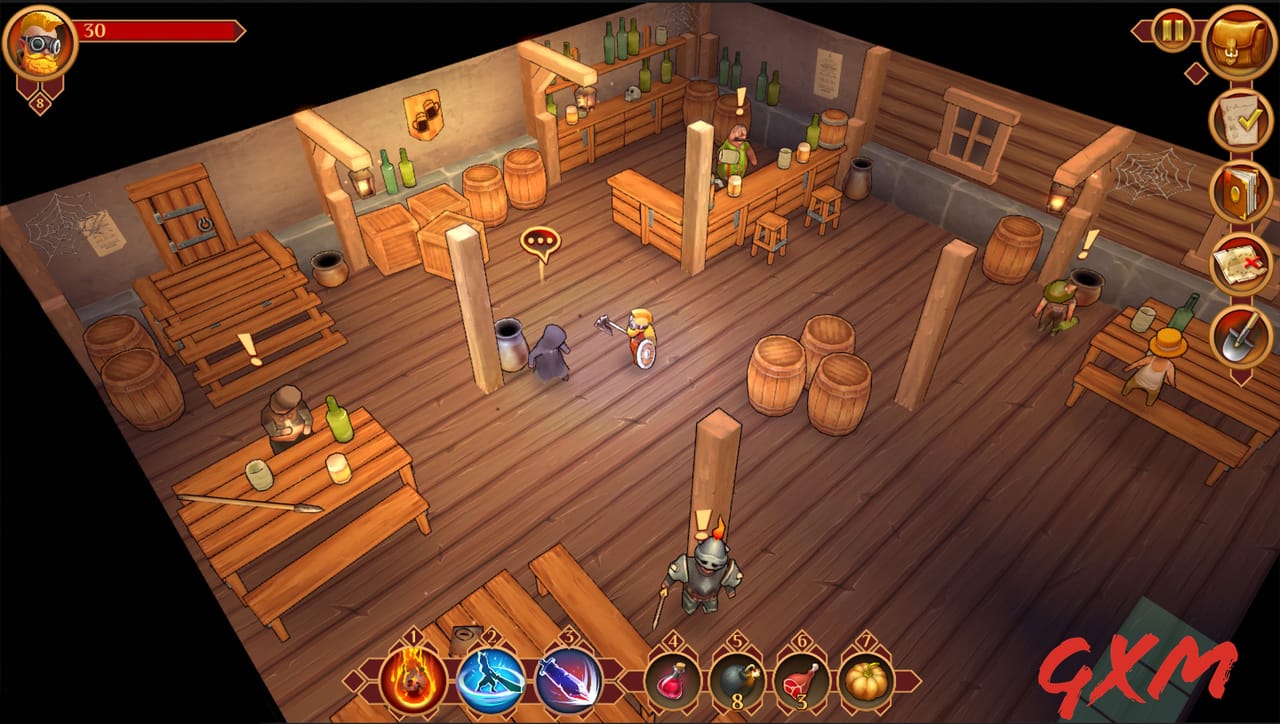Click the knight with the exclamation mark
The width and height of the screenshot is (1280, 724).
tap(706, 570)
